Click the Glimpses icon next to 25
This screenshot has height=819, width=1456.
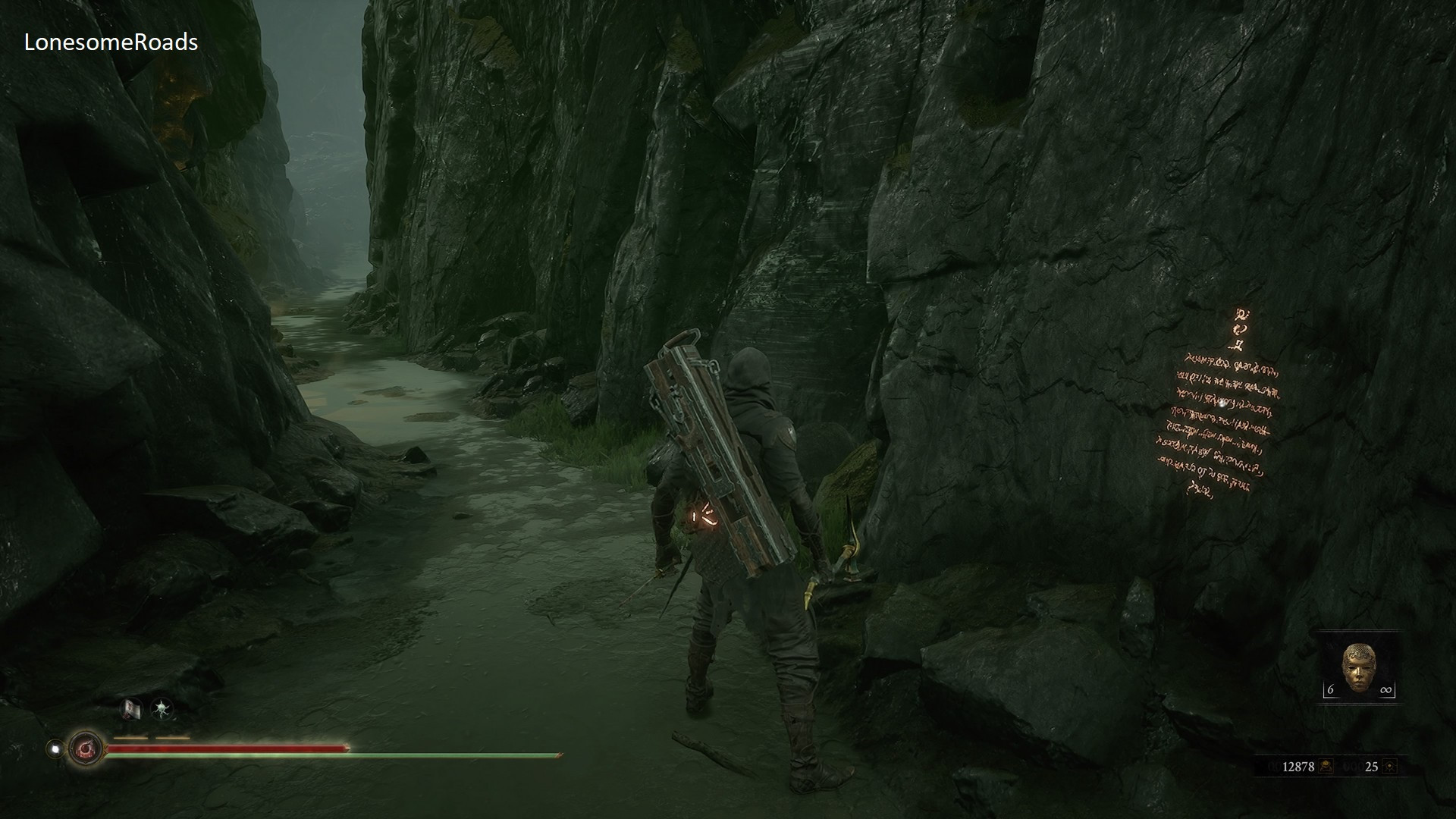pyautogui.click(x=1389, y=767)
